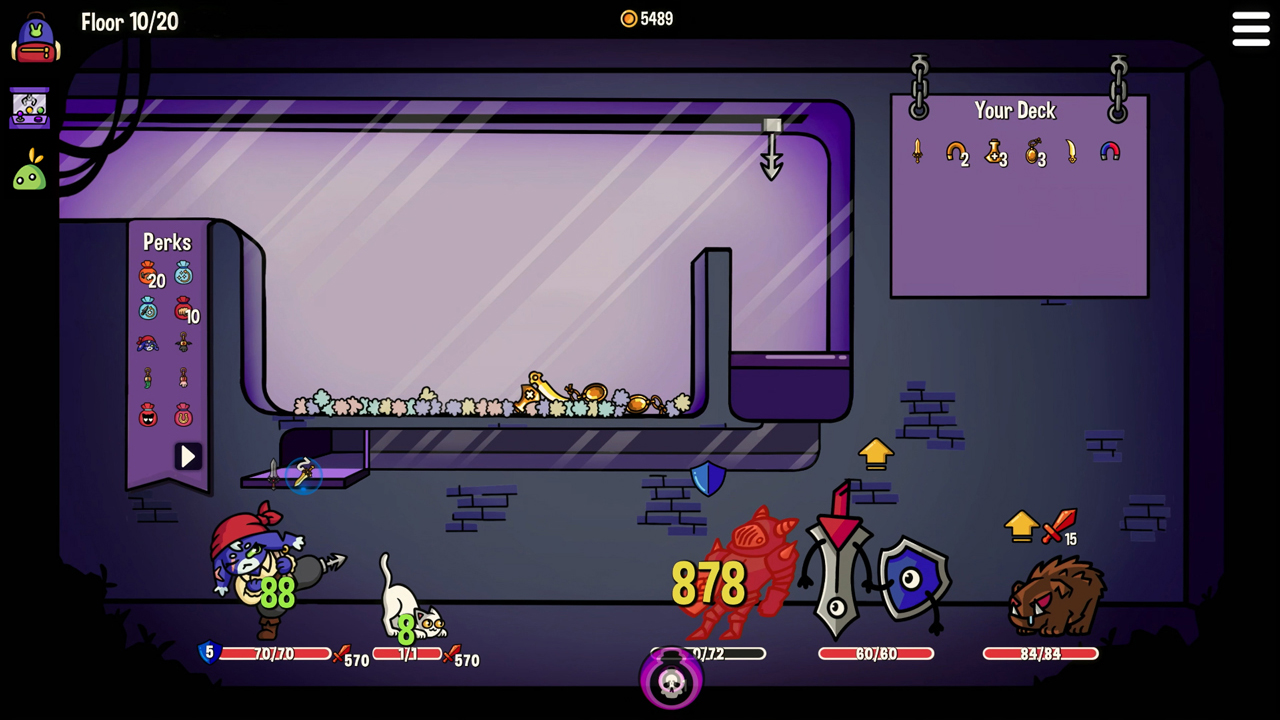Select the orange pouch perk showing 20
Image resolution: width=1280 pixels, height=720 pixels.
tap(147, 276)
